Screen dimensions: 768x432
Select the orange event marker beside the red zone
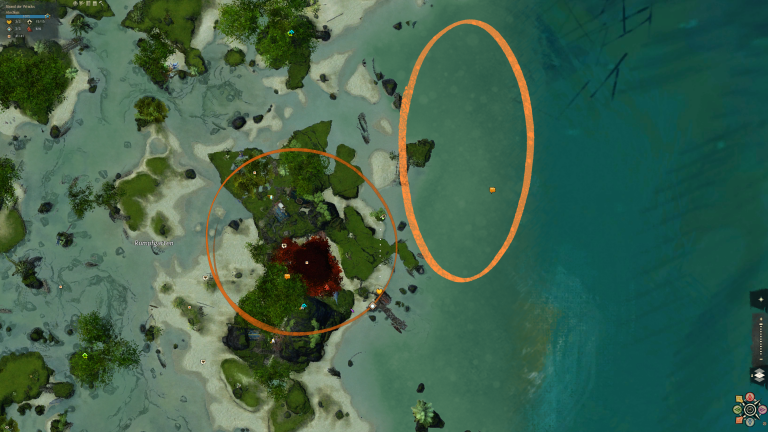pos(287,276)
